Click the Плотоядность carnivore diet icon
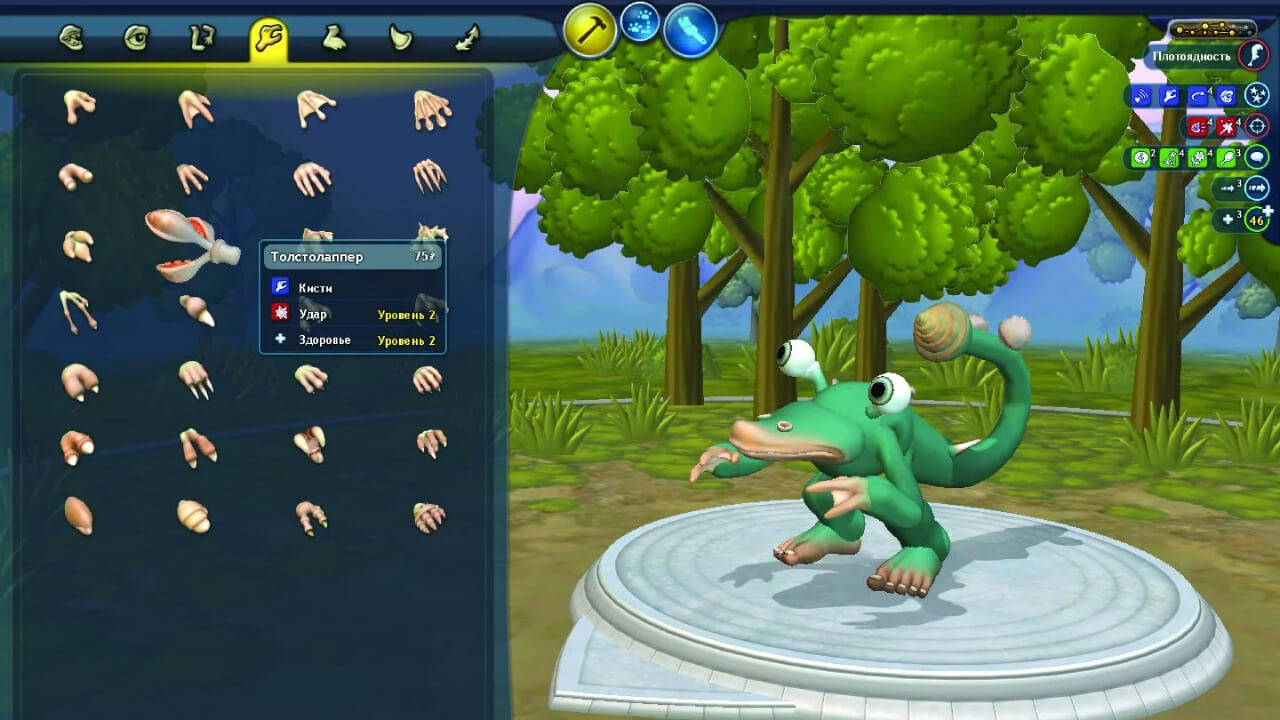 pos(1253,56)
